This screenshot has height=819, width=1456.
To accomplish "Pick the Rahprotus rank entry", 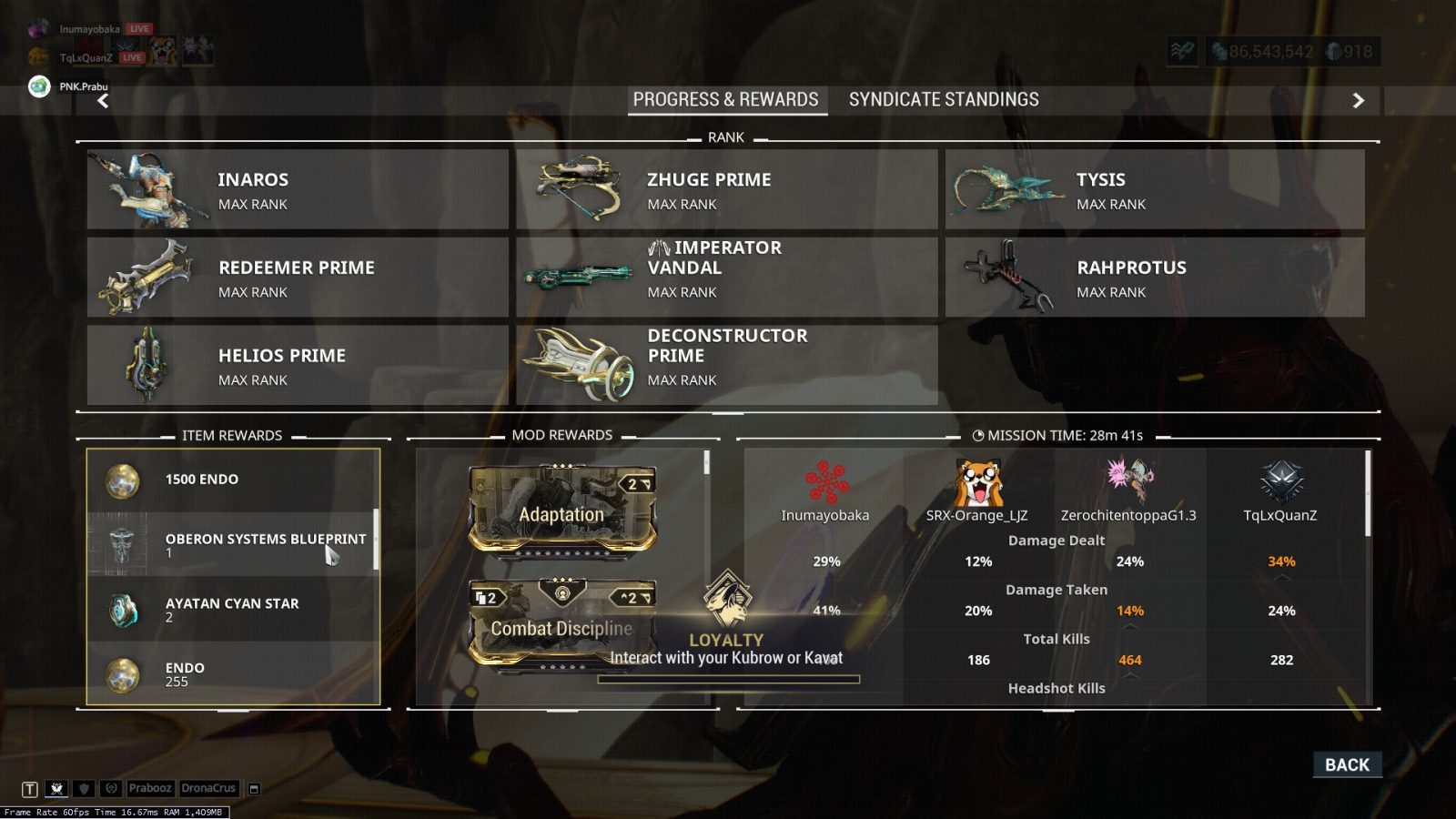I will 1155,278.
